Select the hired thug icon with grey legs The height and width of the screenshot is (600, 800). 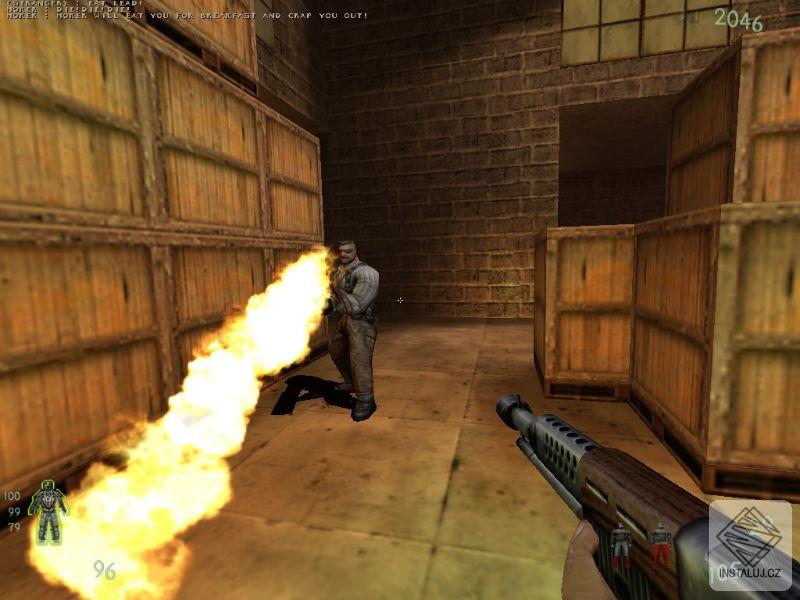pos(622,546)
